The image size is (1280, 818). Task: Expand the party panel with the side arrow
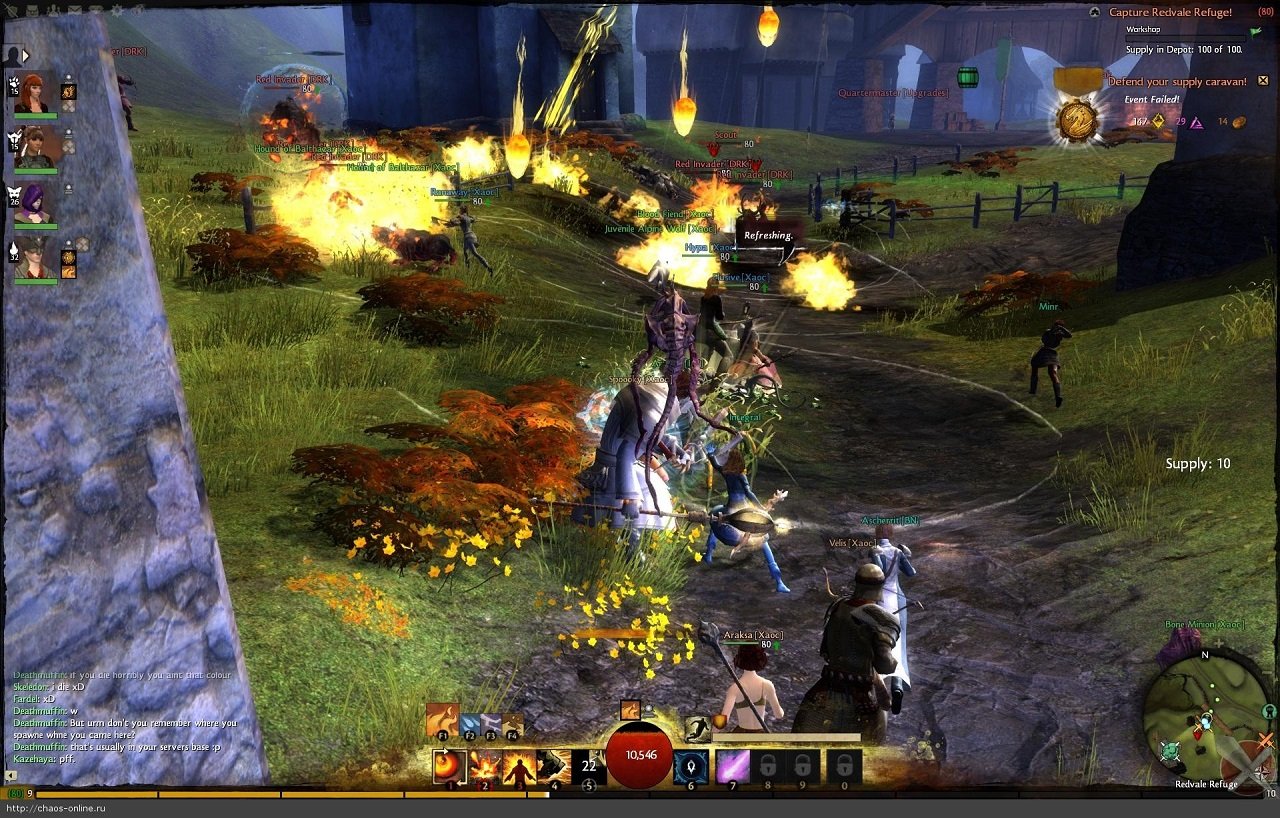(25, 56)
